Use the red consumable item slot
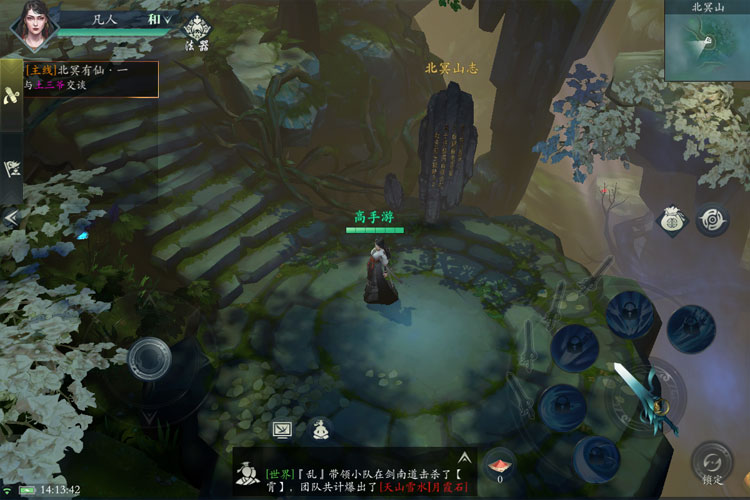750x500 pixels. point(500,465)
